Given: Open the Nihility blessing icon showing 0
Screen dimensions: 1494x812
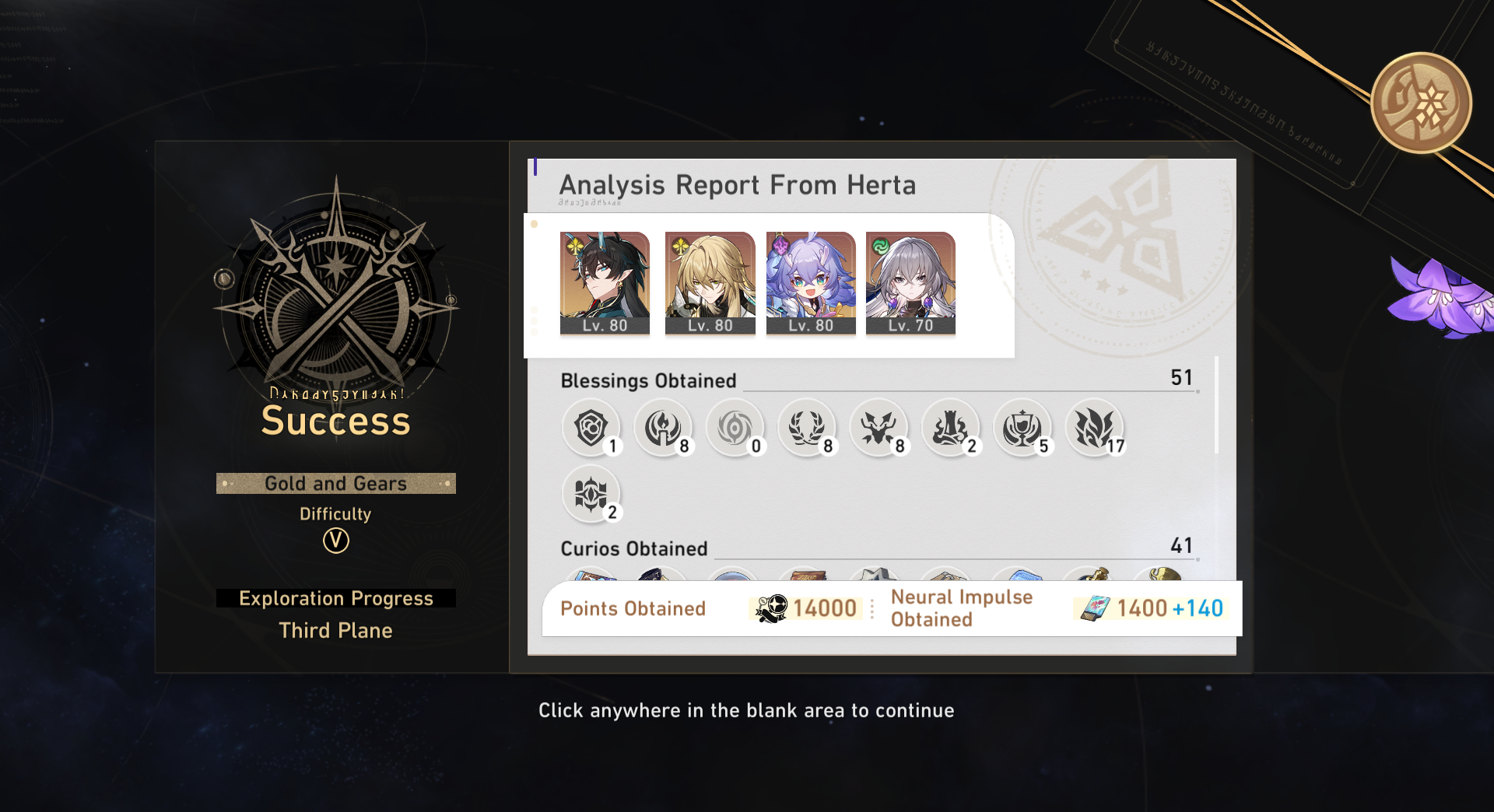Looking at the screenshot, I should point(735,428).
